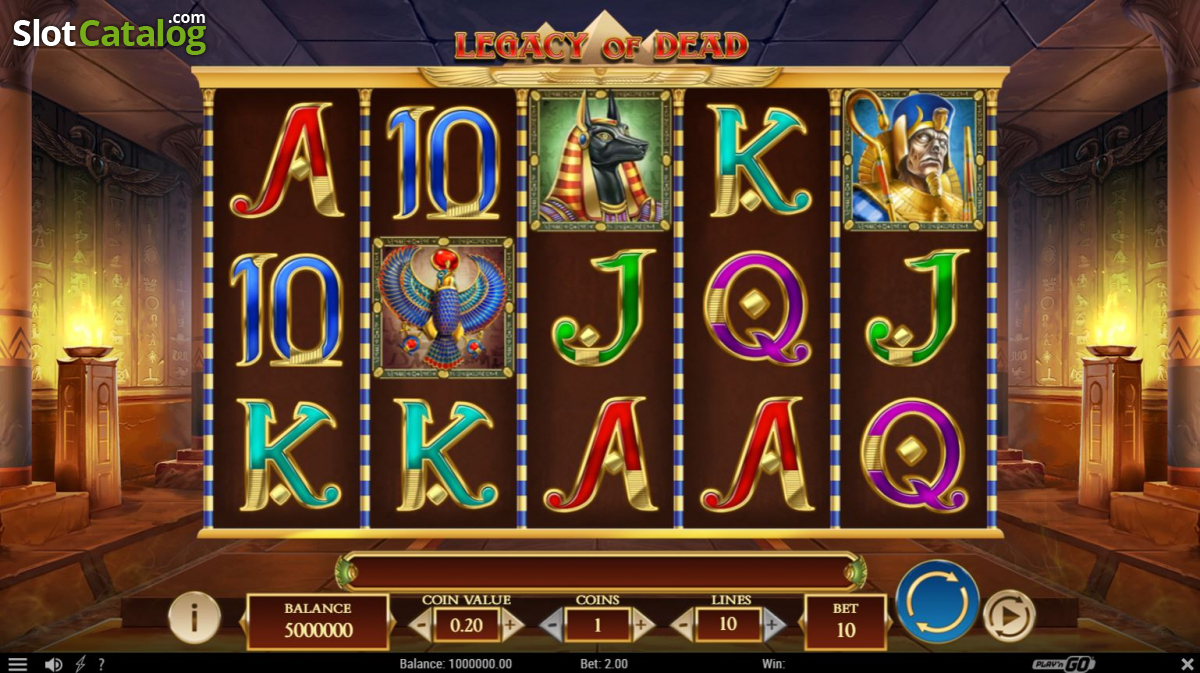Image resolution: width=1200 pixels, height=673 pixels.
Task: Close the game with the X
Action: pyautogui.click(x=1187, y=664)
